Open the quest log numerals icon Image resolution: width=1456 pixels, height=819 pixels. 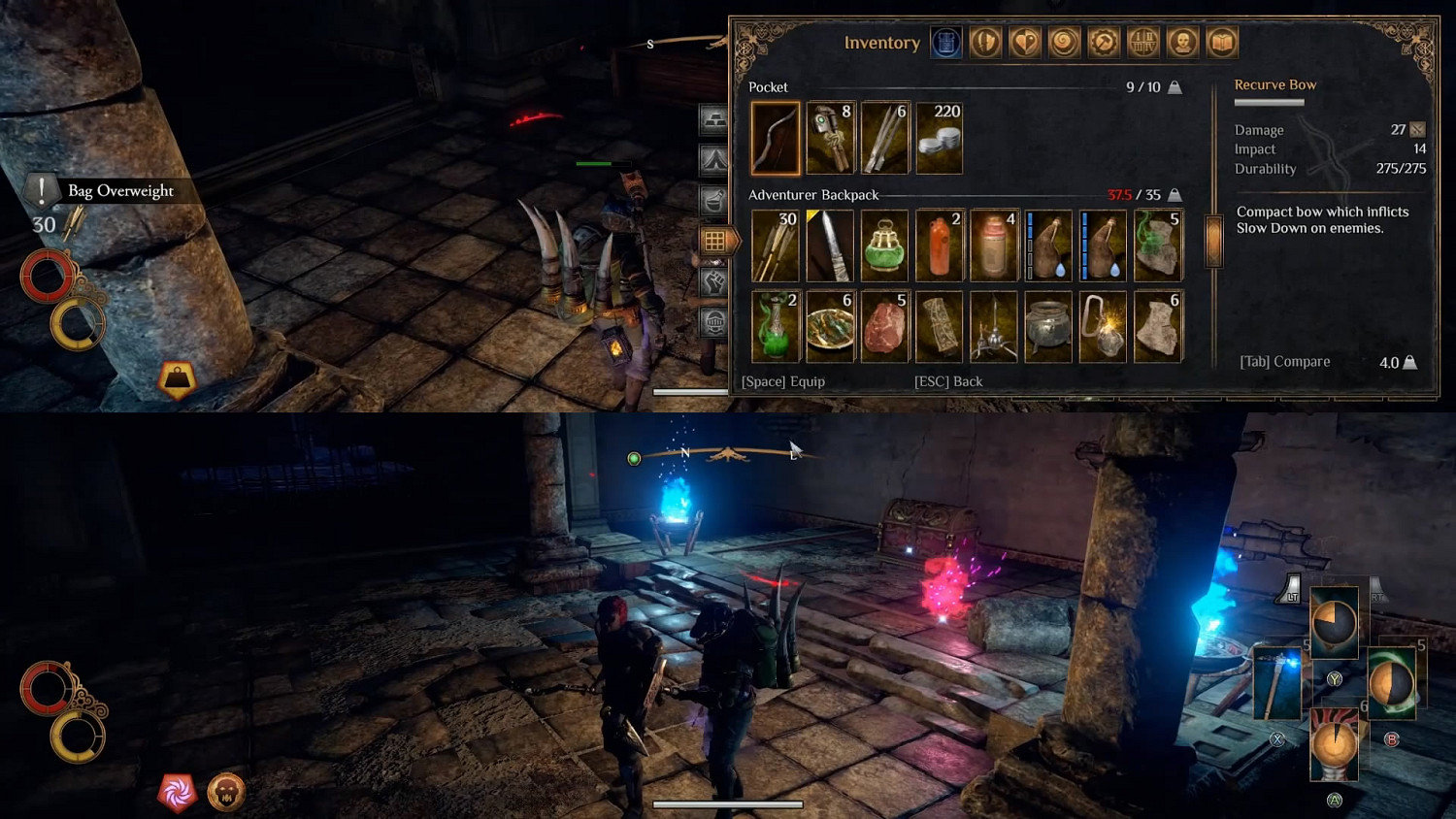pyautogui.click(x=1143, y=42)
